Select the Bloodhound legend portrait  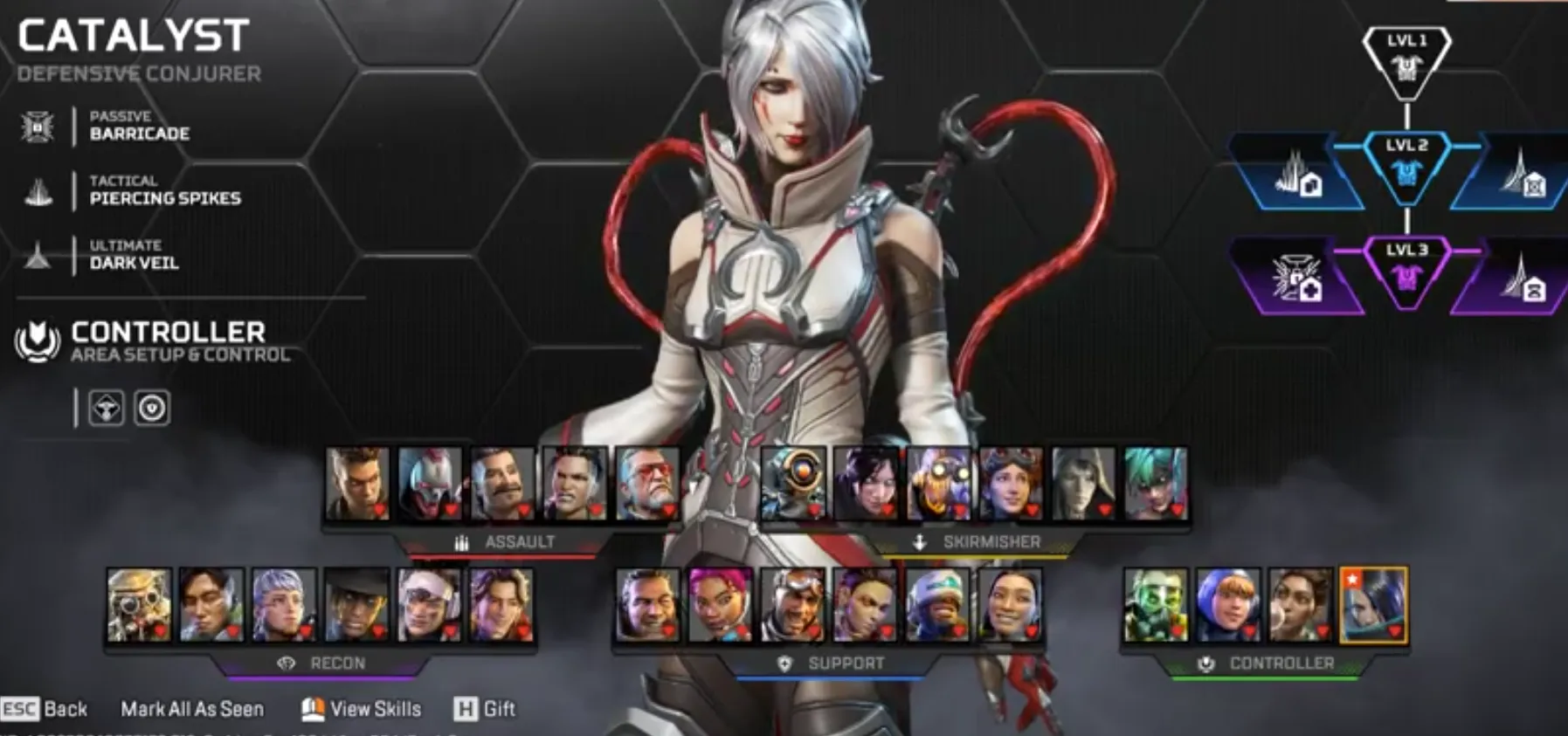click(139, 605)
